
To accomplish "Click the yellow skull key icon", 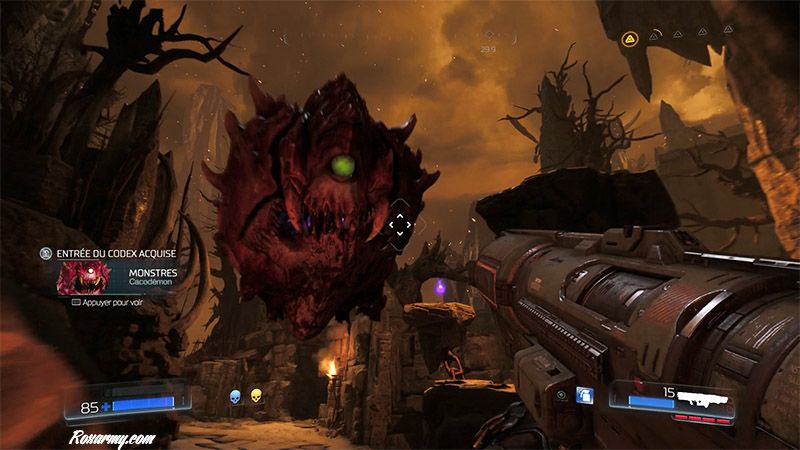I will tap(256, 395).
